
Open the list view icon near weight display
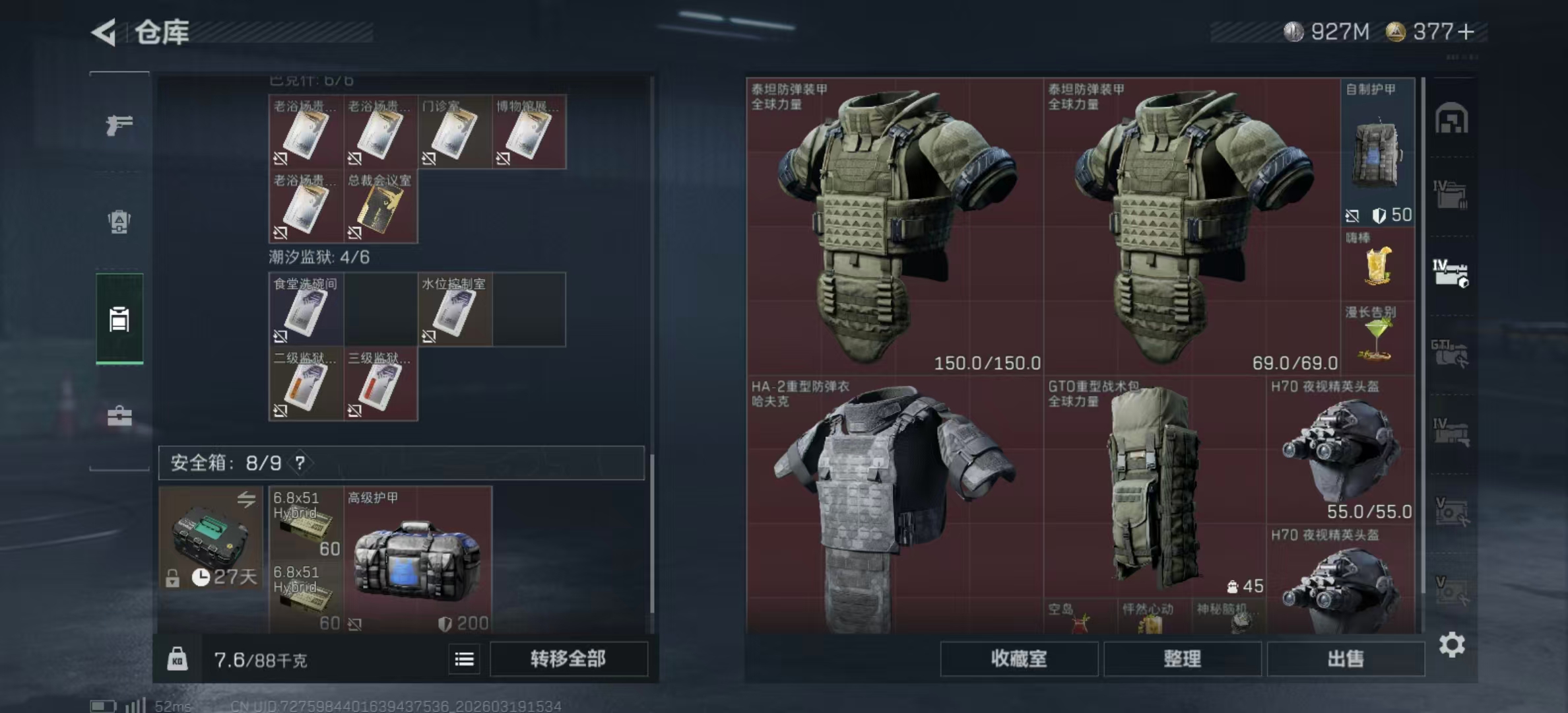(x=464, y=660)
